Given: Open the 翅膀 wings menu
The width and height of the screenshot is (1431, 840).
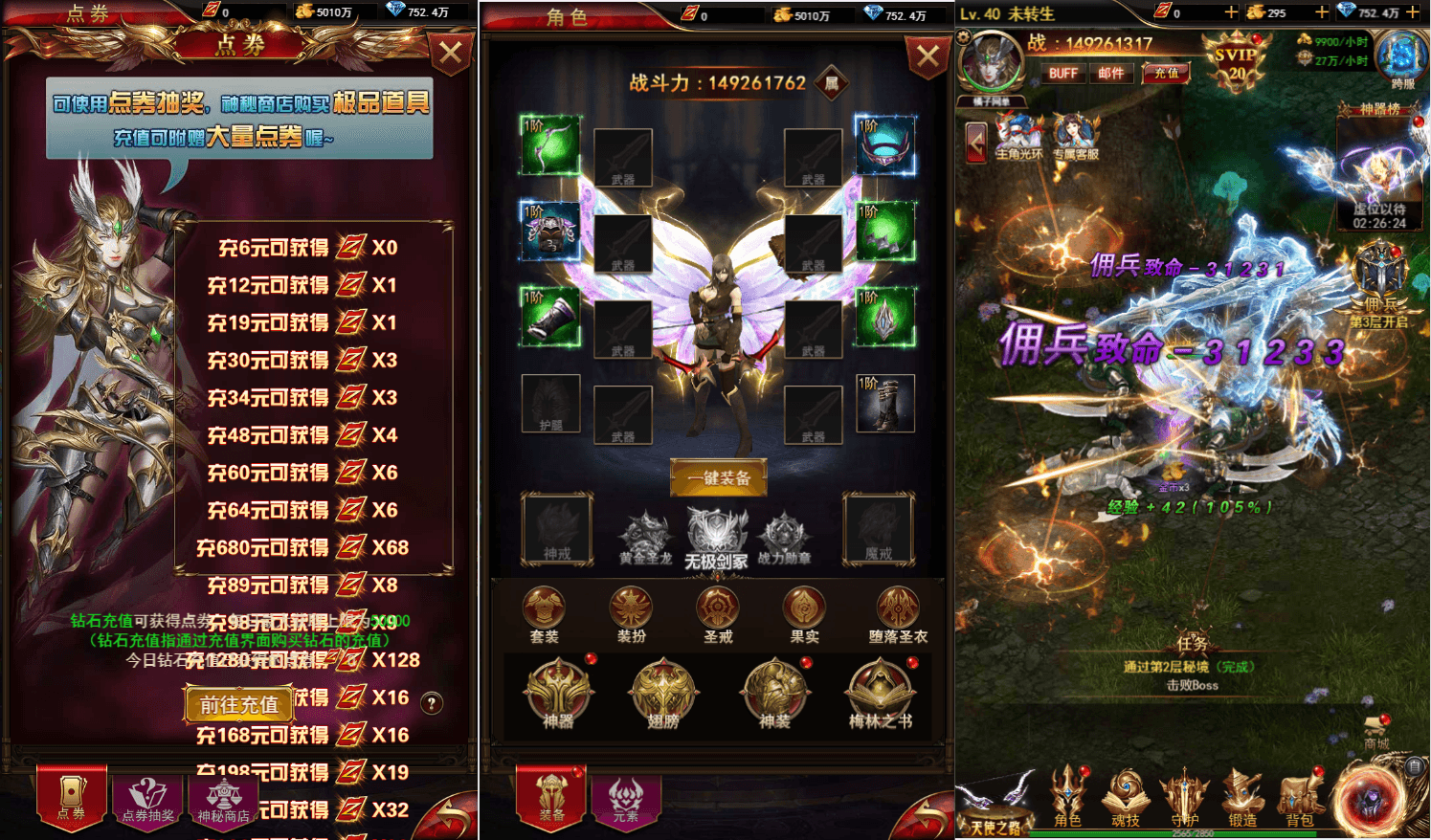Looking at the screenshot, I should tap(662, 694).
